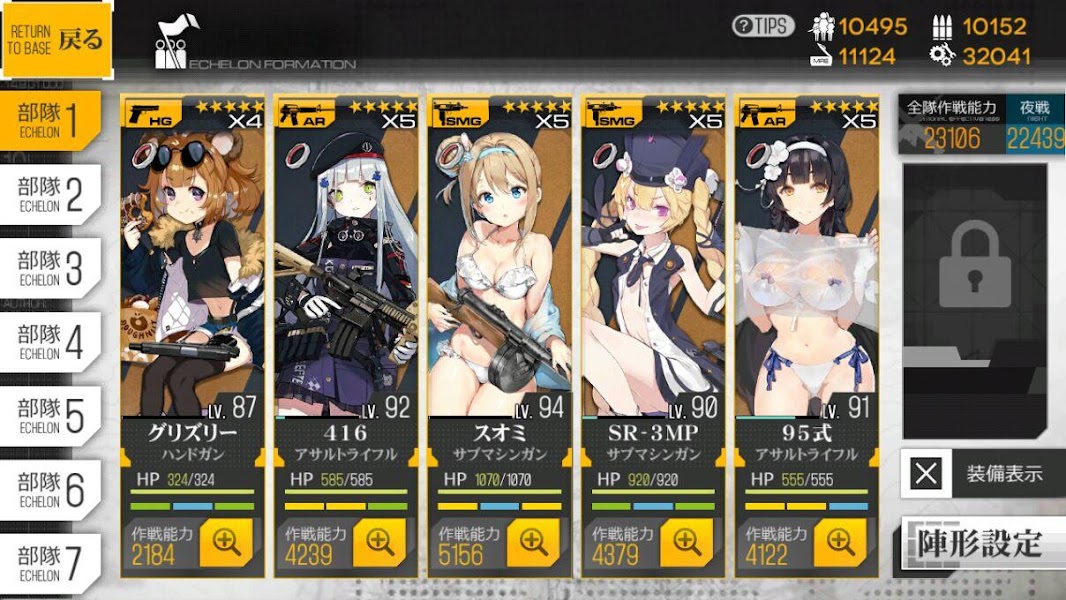The height and width of the screenshot is (600, 1066).
Task: Choose the Echelon 5 tab
Action: (x=50, y=416)
